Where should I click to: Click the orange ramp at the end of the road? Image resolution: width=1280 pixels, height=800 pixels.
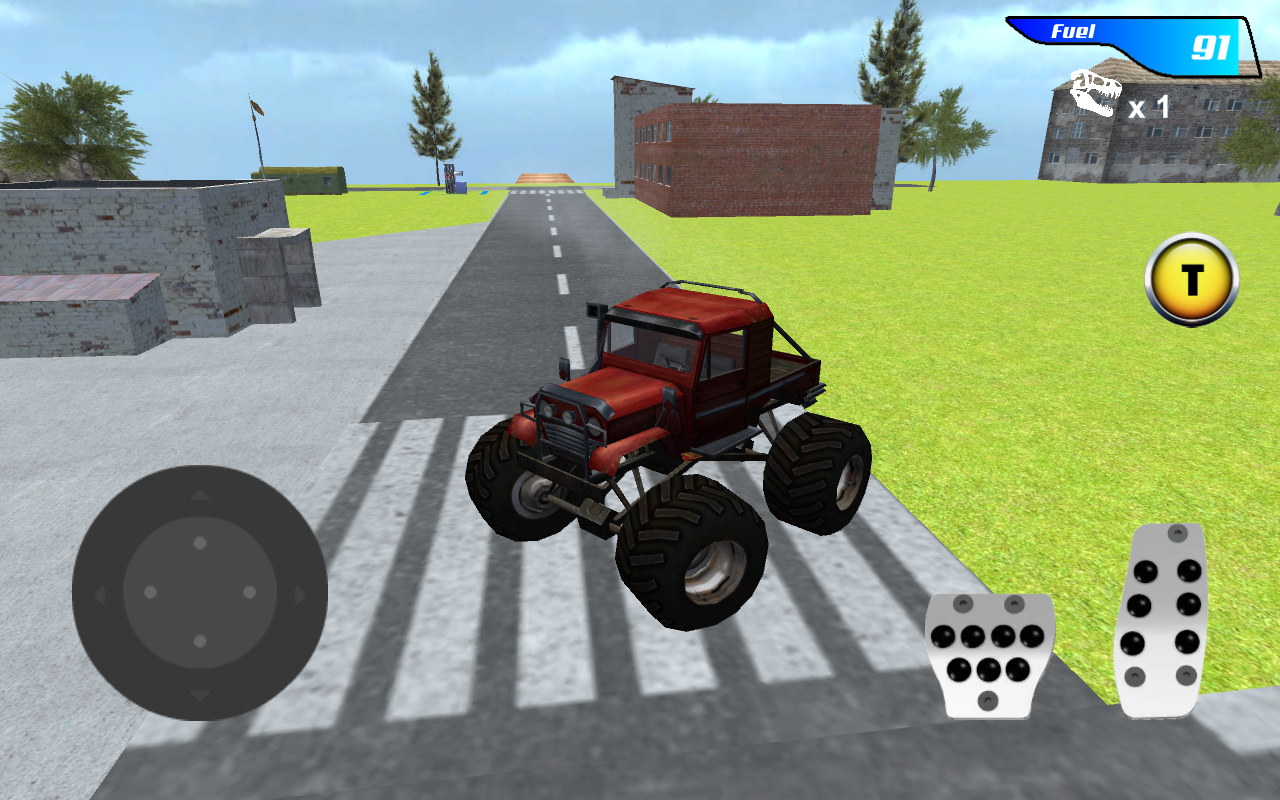(x=545, y=178)
